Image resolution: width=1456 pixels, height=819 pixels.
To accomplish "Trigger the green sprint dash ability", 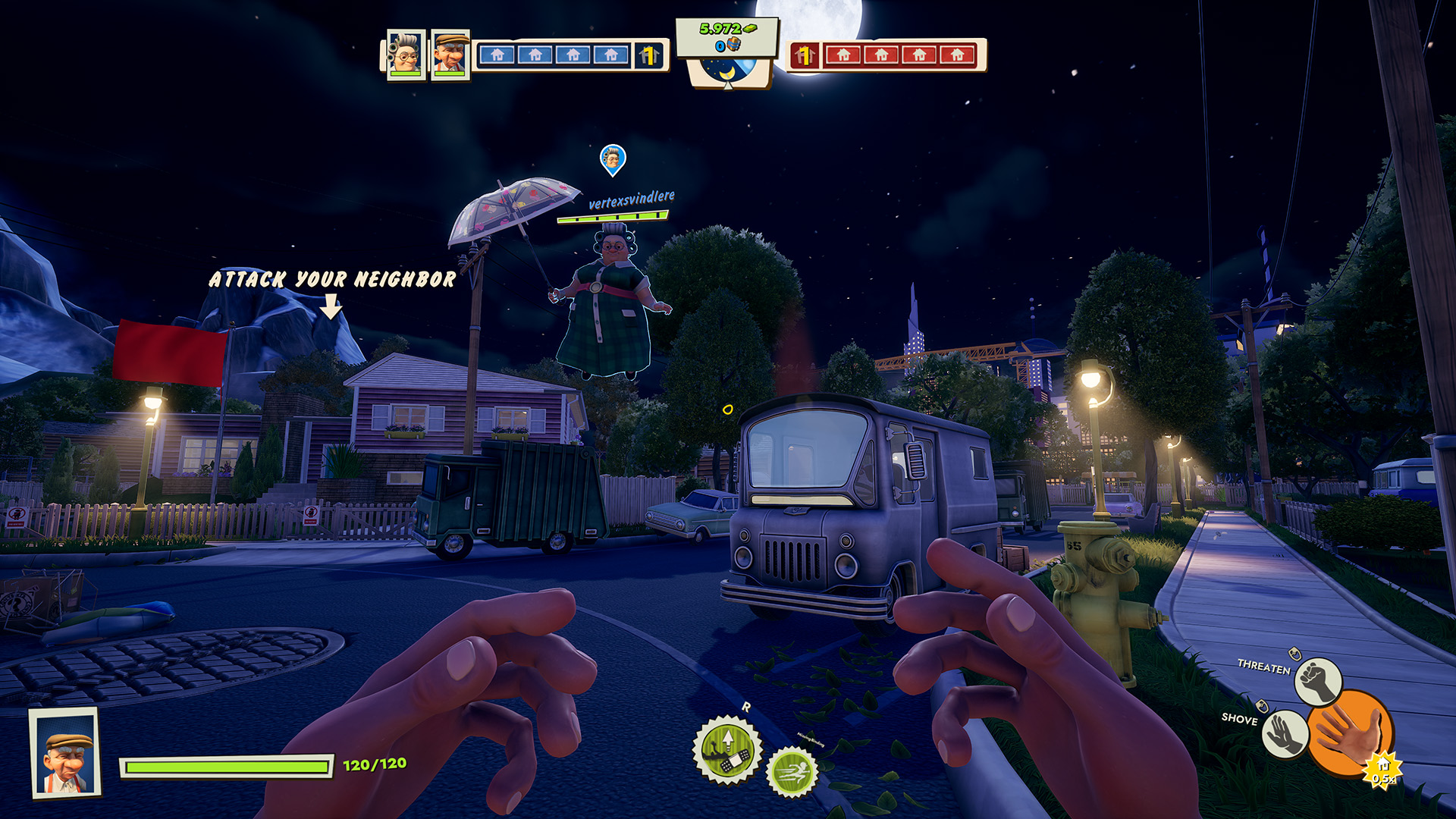I will click(x=792, y=772).
